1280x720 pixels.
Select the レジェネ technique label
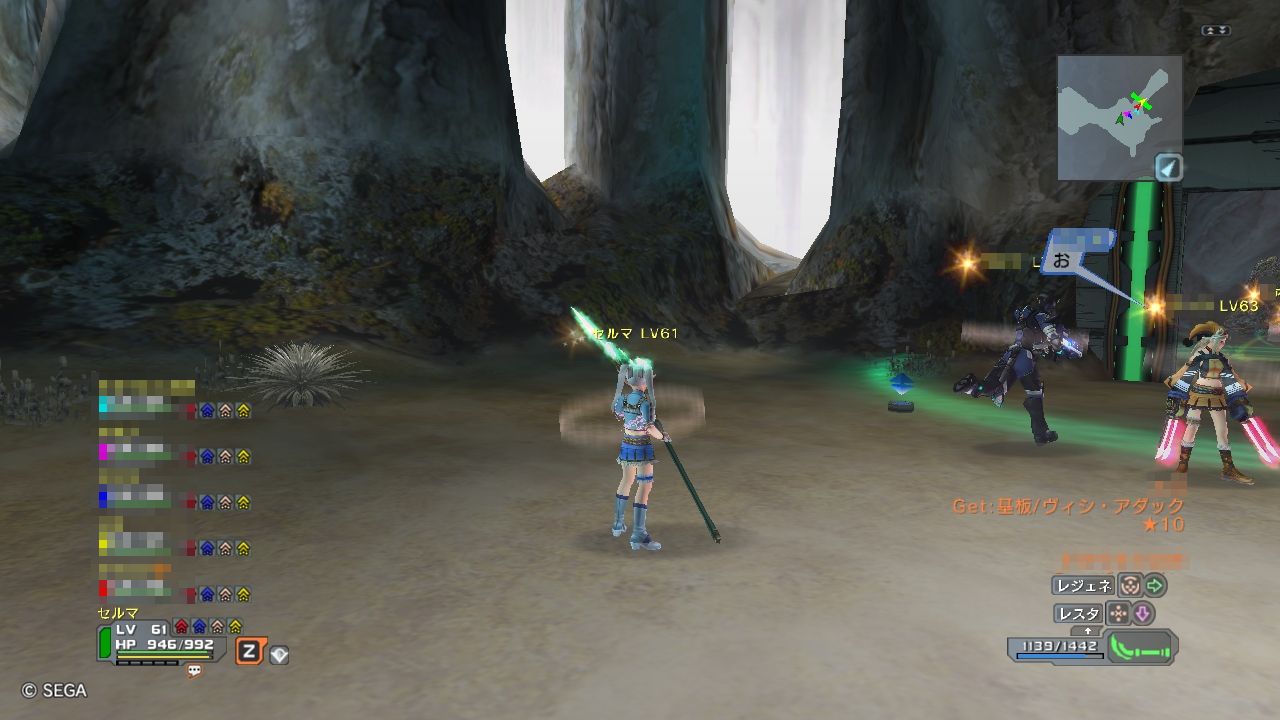click(x=1082, y=586)
